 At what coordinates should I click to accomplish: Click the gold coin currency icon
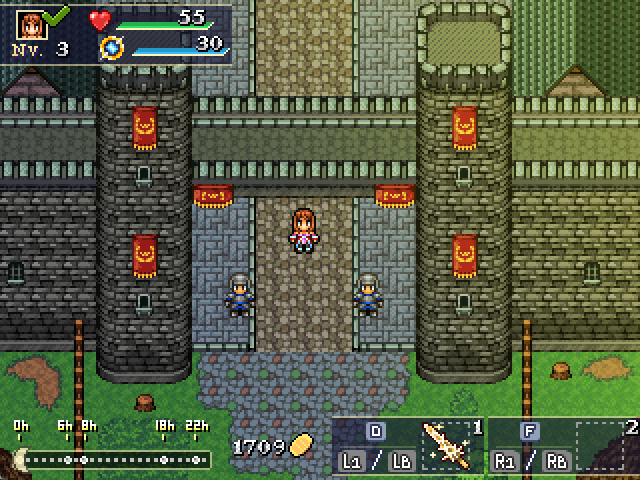(301, 446)
